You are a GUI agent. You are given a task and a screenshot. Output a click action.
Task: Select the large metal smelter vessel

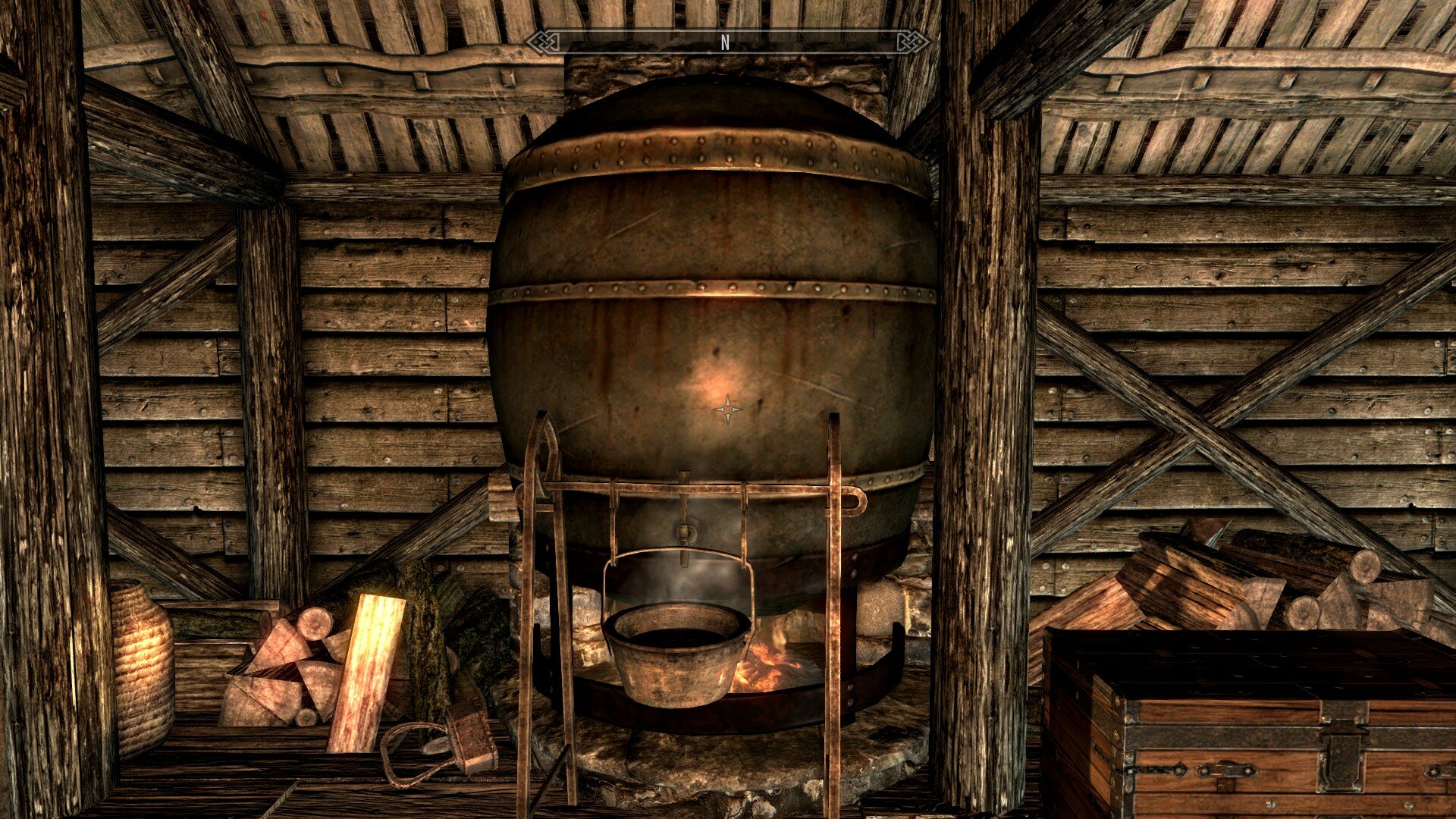720,303
